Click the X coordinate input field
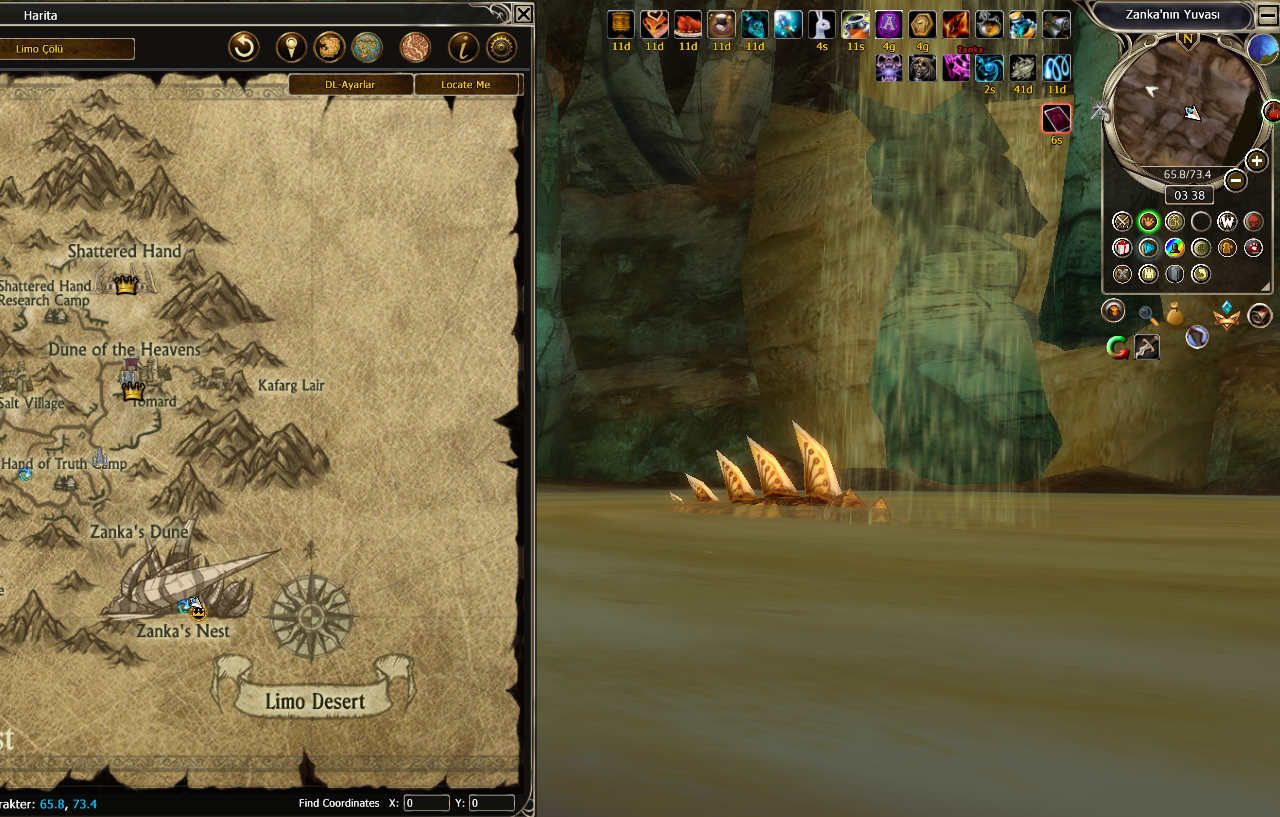1280x817 pixels. [x=427, y=803]
